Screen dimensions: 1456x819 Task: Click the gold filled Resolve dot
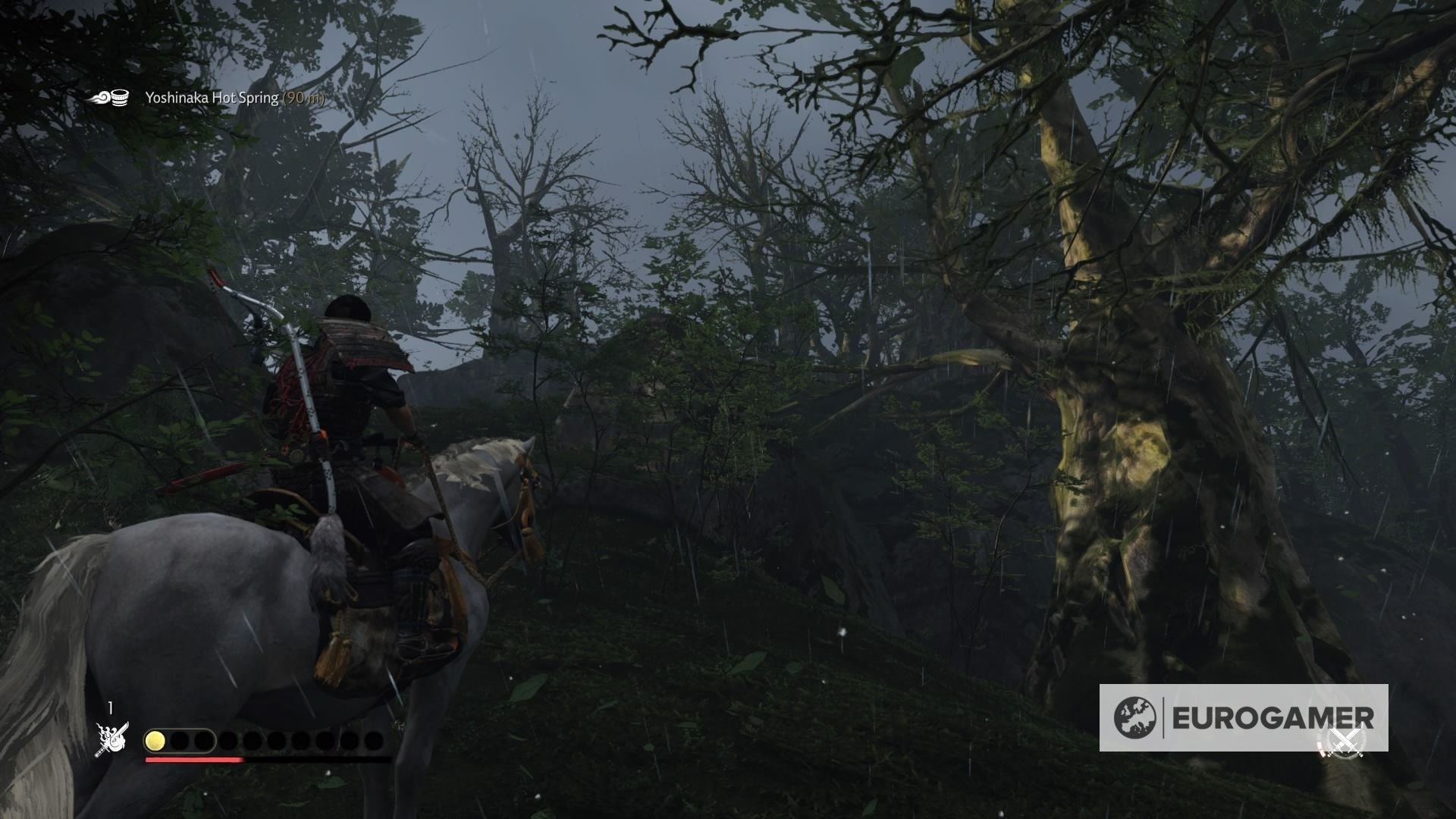155,741
